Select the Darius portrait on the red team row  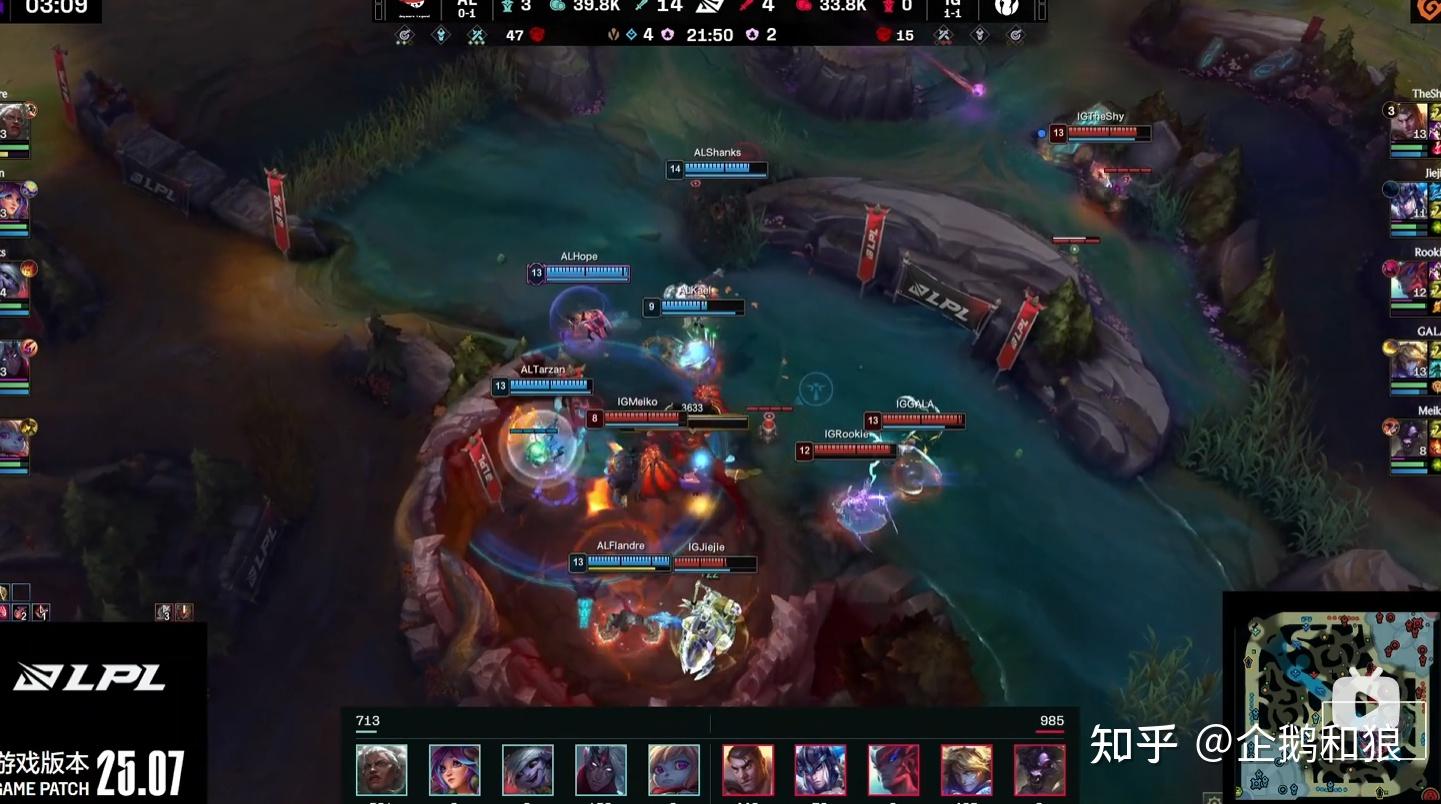click(x=748, y=769)
